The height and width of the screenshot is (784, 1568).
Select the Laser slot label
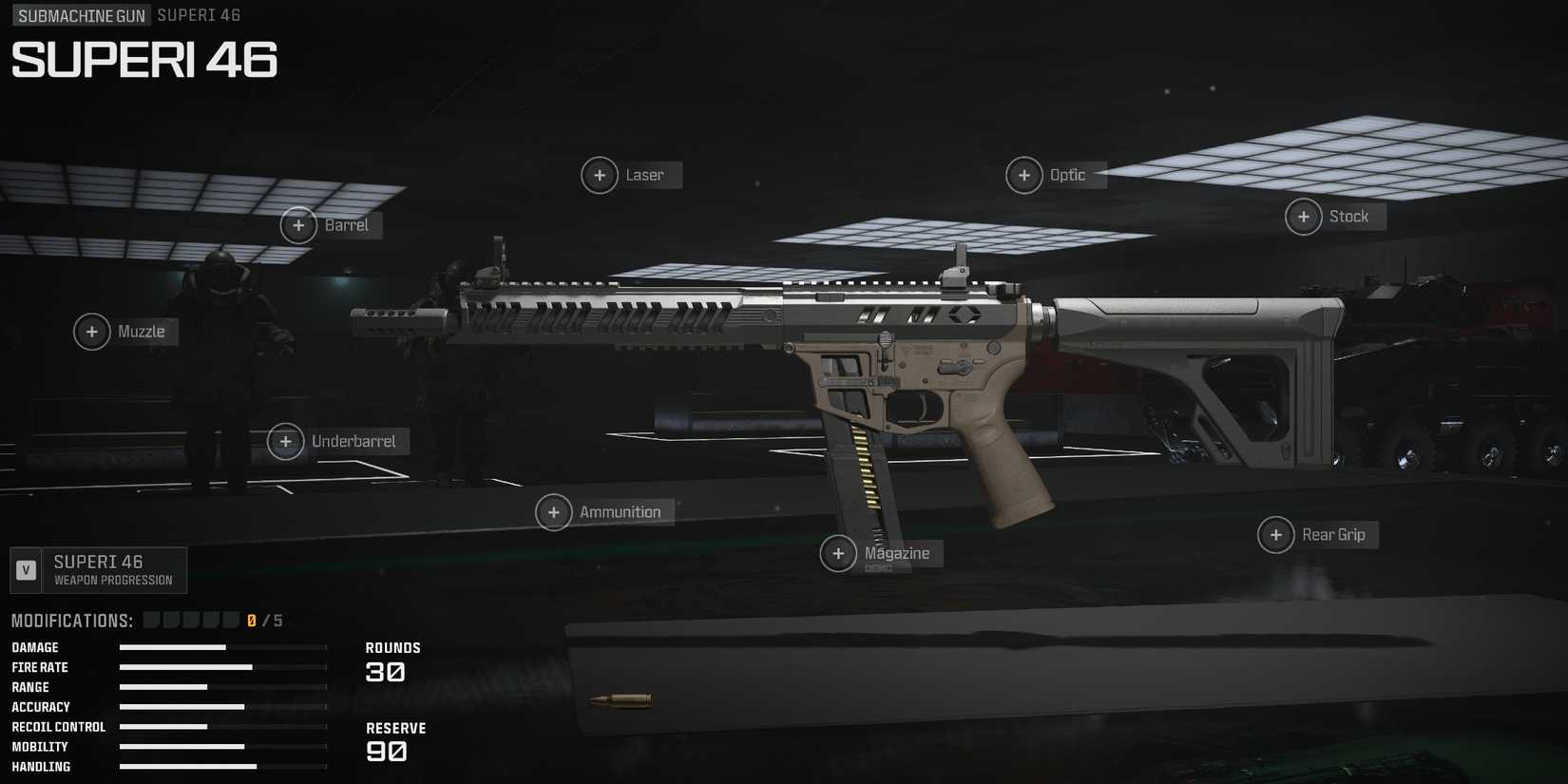coord(645,175)
